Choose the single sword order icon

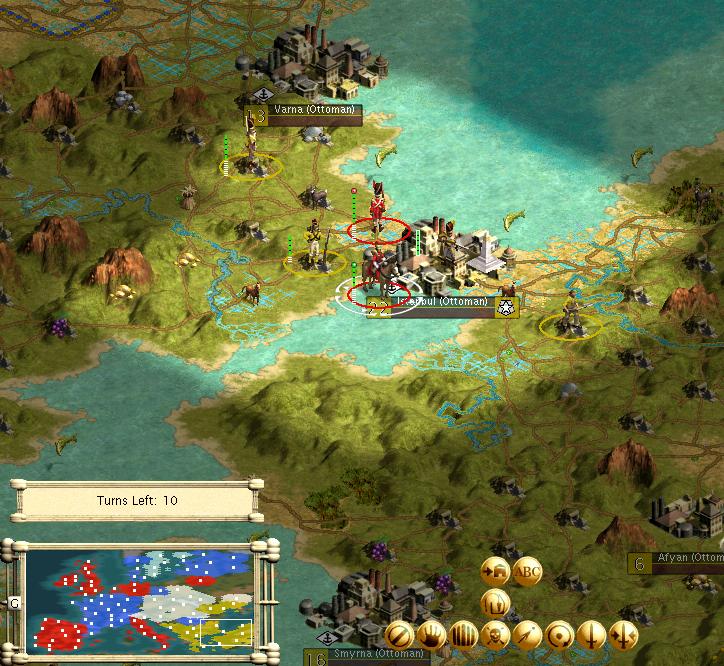click(x=592, y=634)
